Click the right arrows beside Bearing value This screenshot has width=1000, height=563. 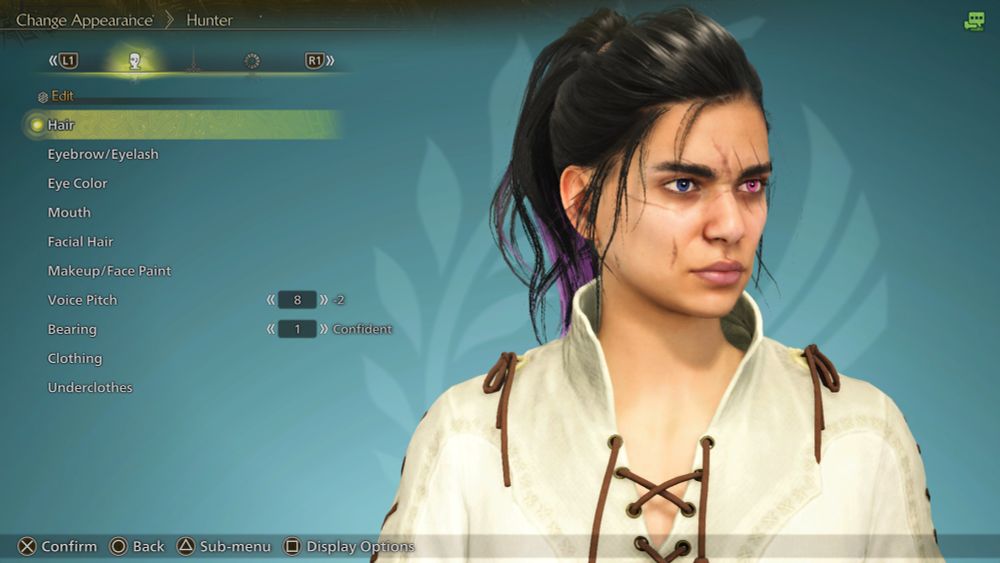click(x=324, y=329)
